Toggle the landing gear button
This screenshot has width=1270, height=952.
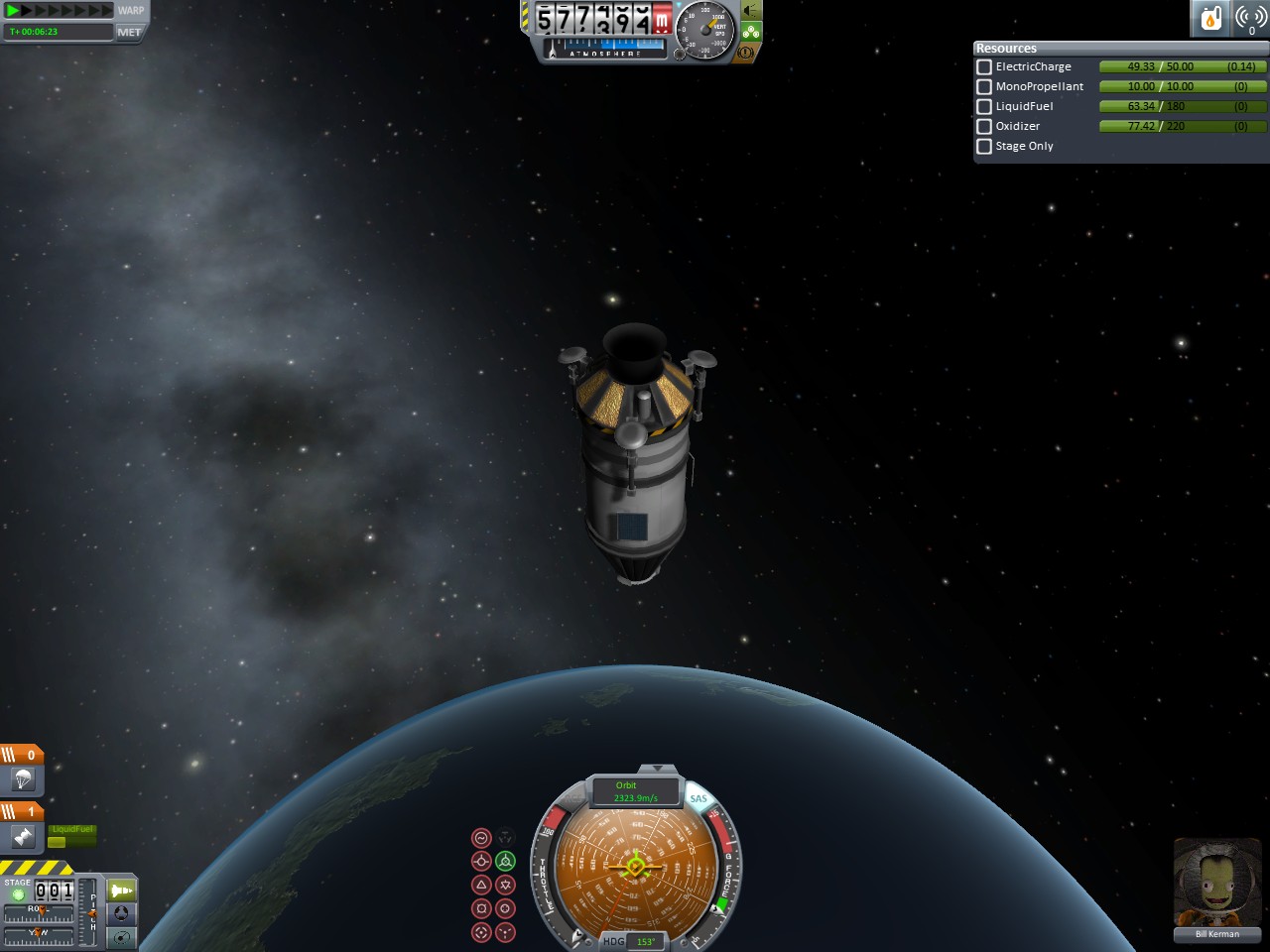(x=751, y=32)
